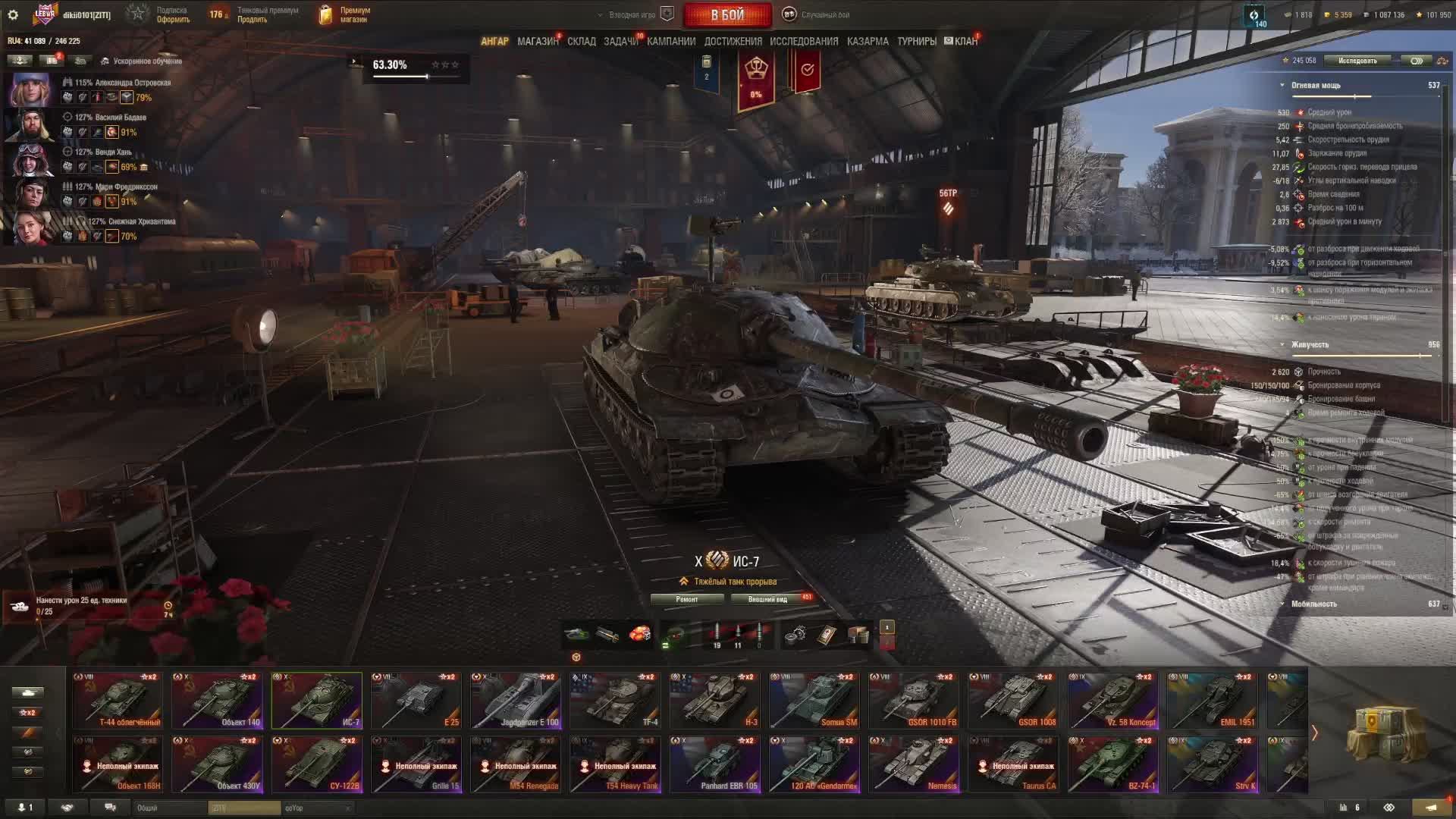
Task: Open the КАМПАНИИ tab
Action: pyautogui.click(x=671, y=42)
